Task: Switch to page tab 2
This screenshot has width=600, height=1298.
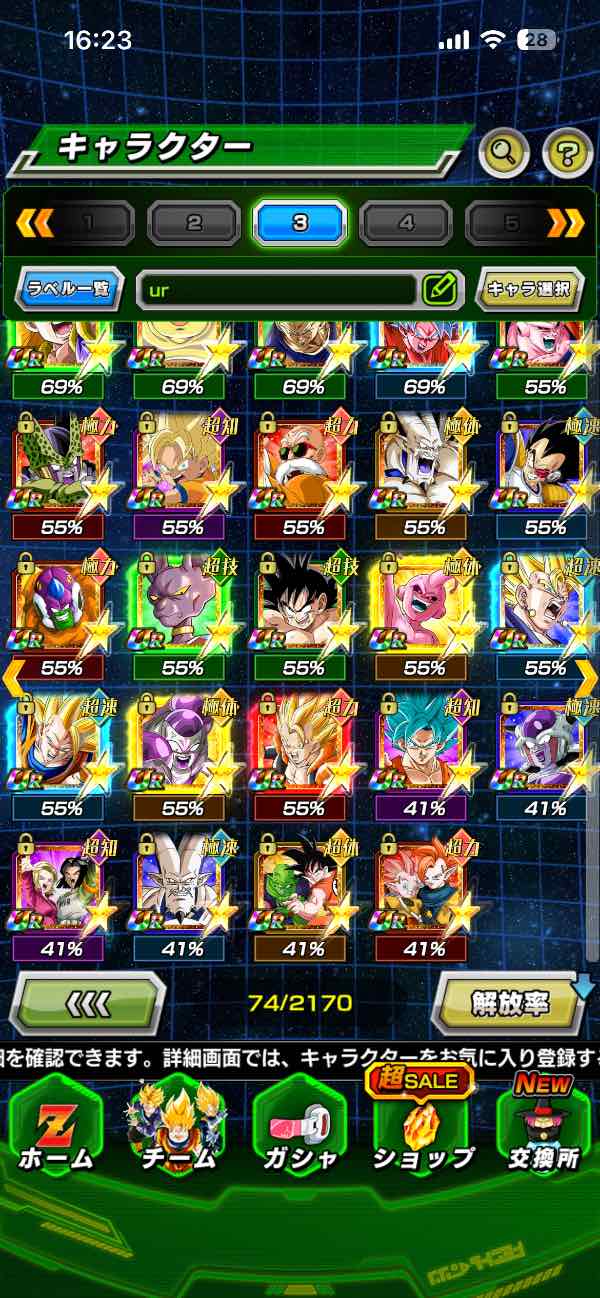Action: pos(194,223)
